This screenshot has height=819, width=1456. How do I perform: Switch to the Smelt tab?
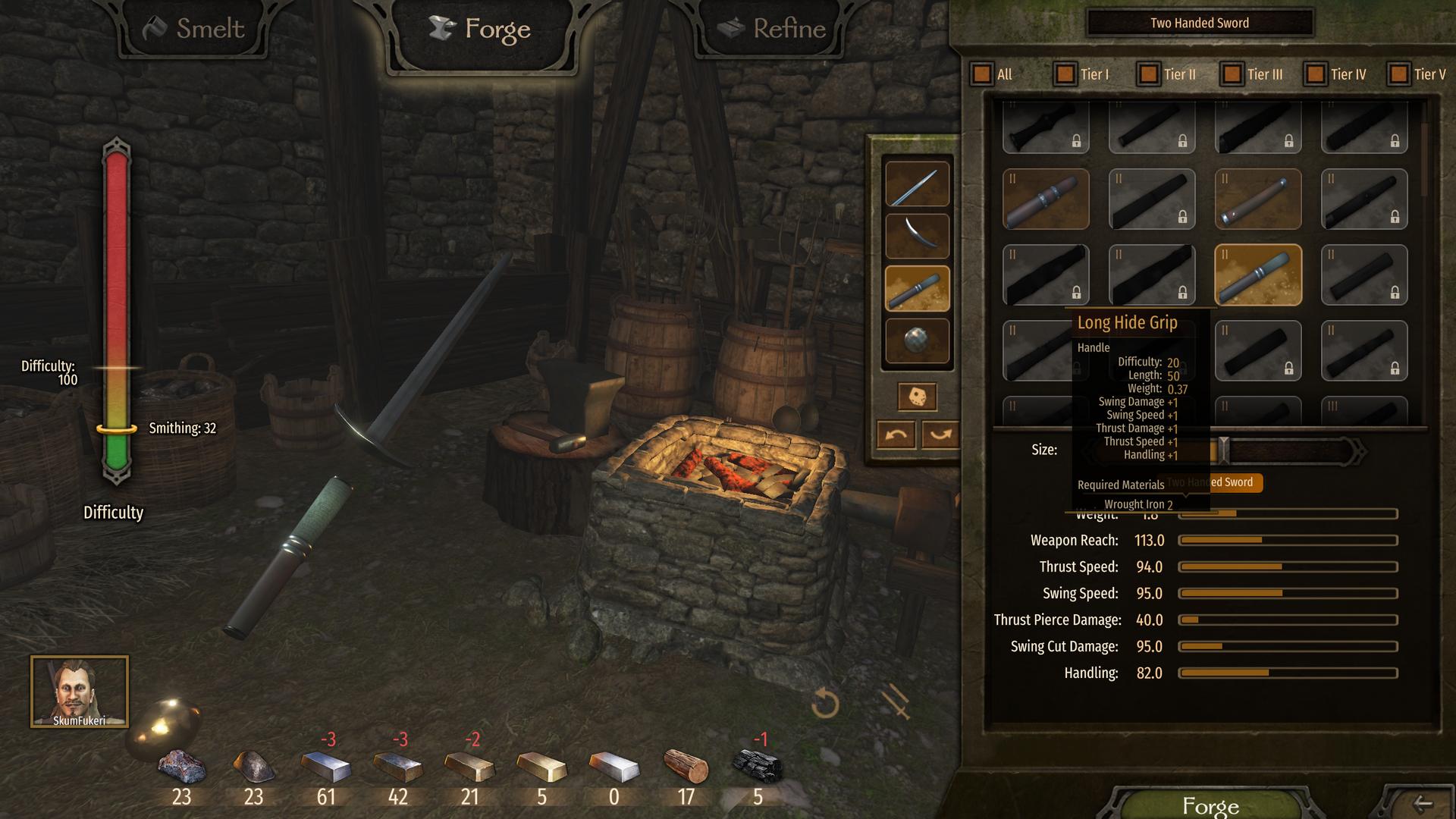pyautogui.click(x=194, y=29)
